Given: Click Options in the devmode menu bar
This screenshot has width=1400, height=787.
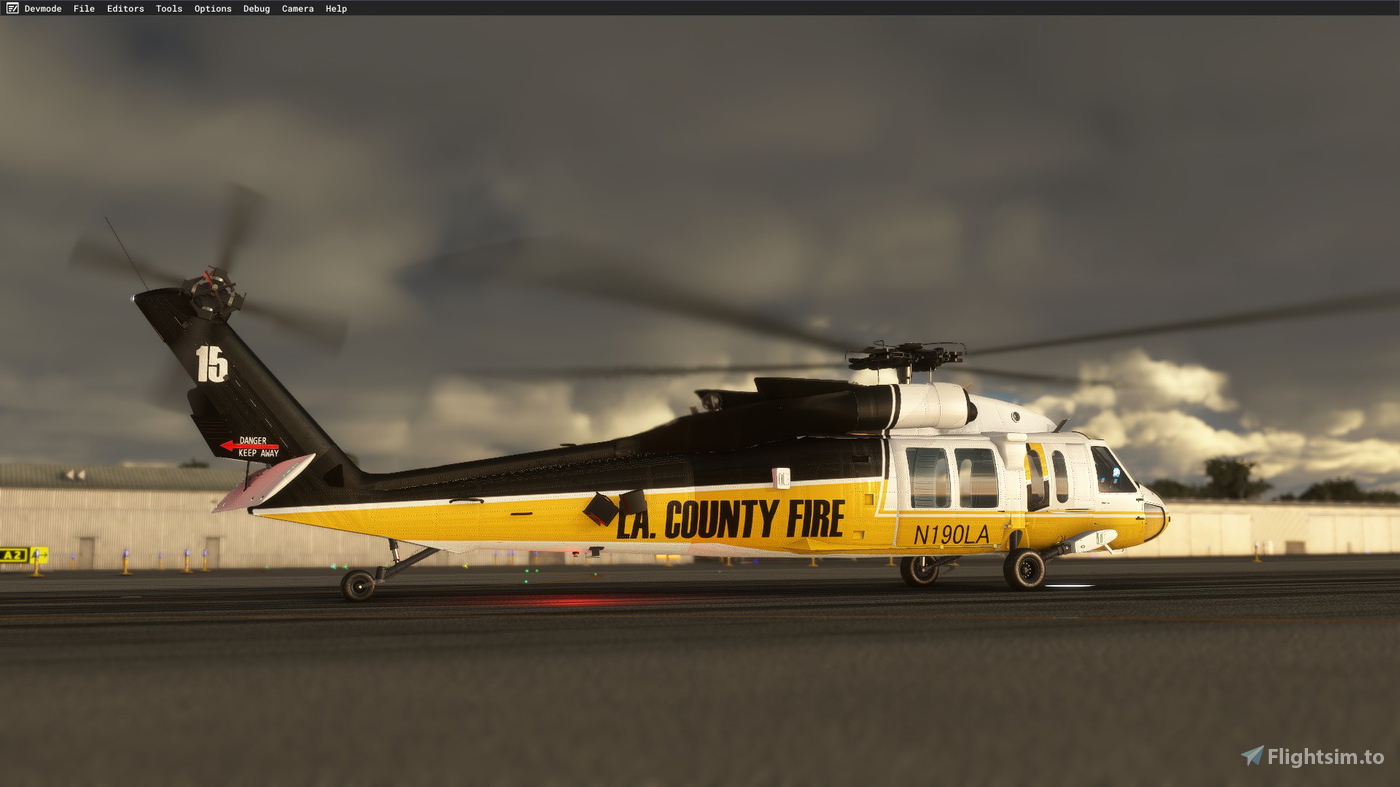Looking at the screenshot, I should [212, 8].
